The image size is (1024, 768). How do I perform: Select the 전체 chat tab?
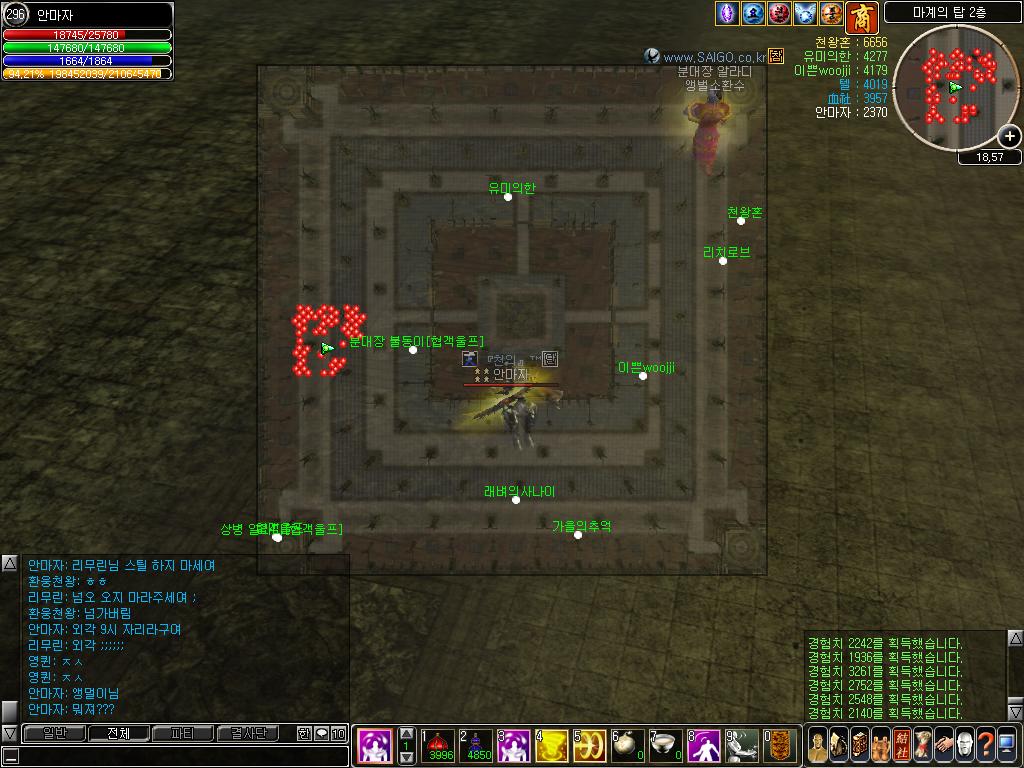coord(118,734)
